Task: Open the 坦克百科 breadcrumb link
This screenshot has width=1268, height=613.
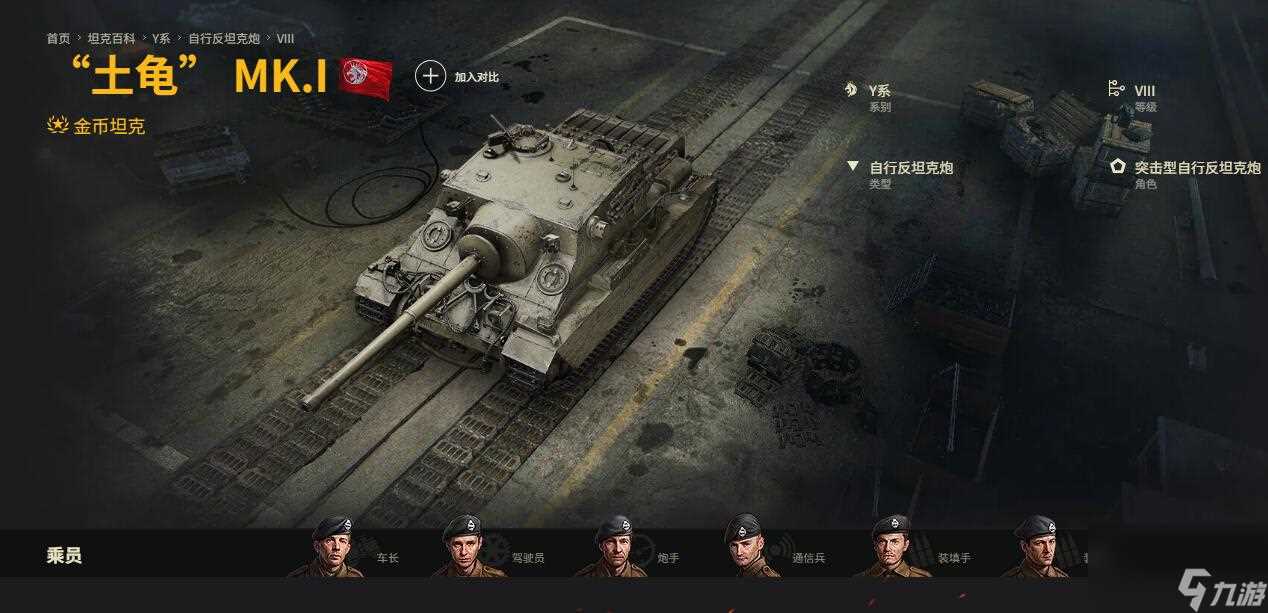Action: (x=111, y=38)
